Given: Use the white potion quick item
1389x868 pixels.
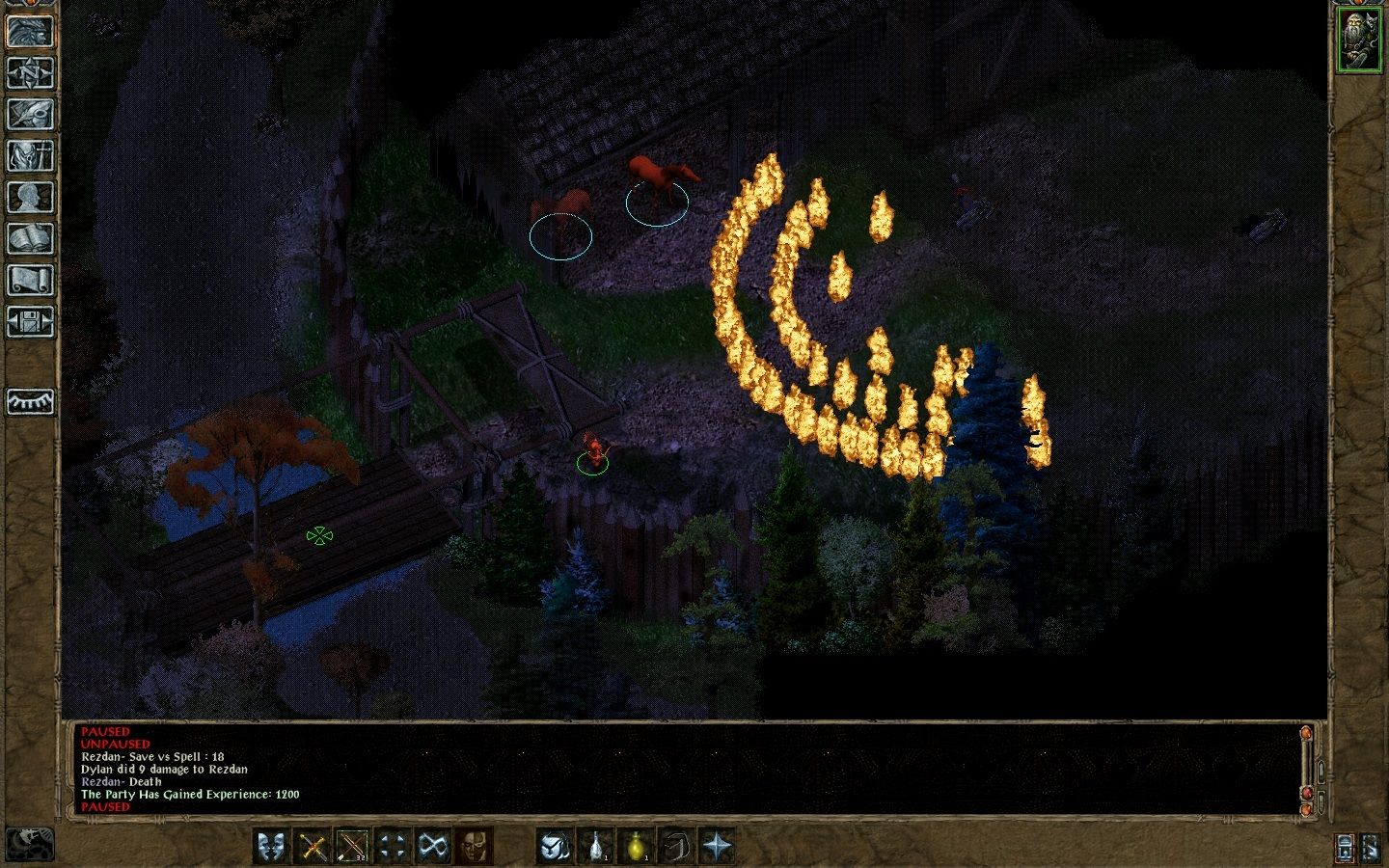Looking at the screenshot, I should 596,847.
